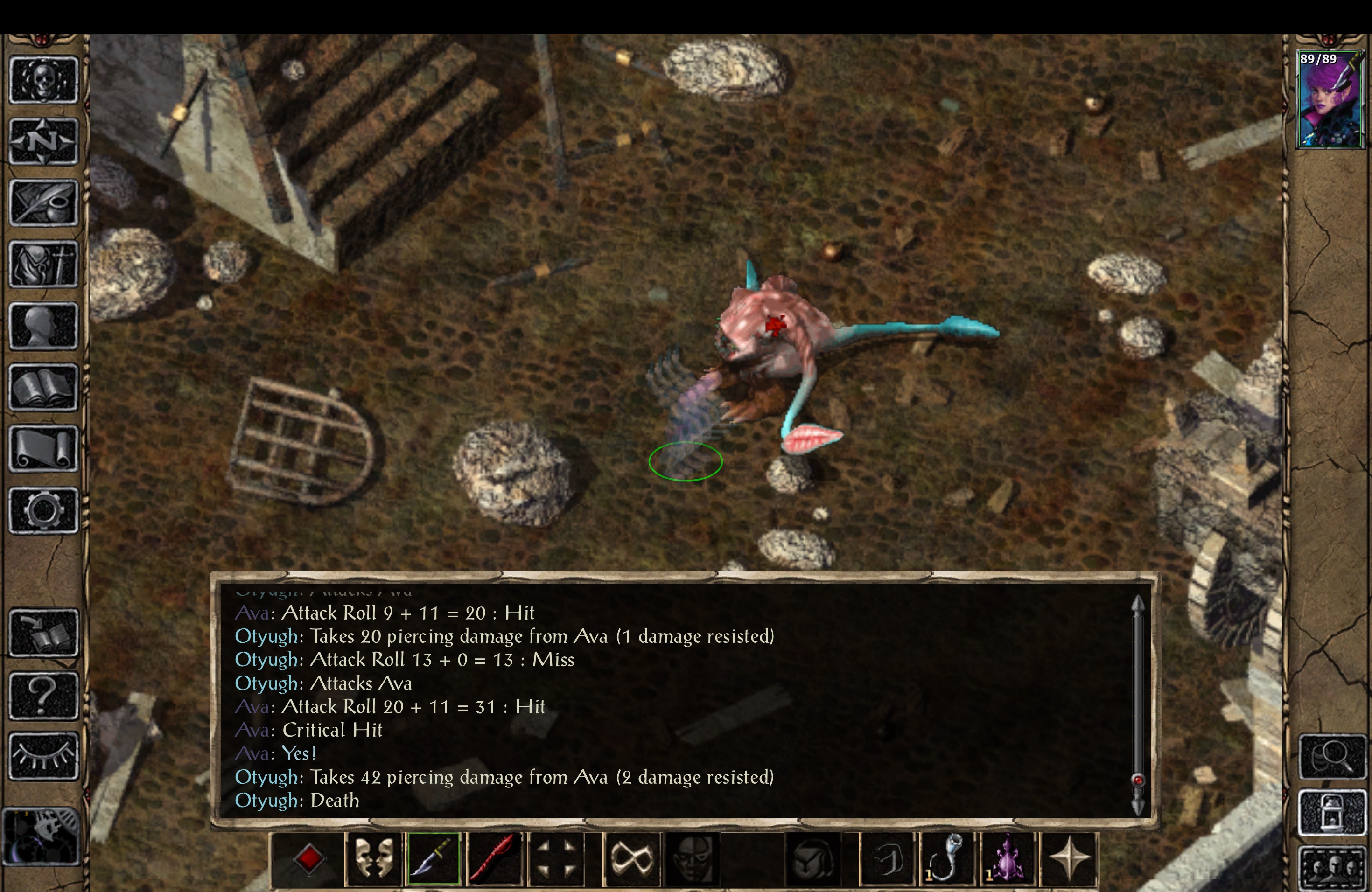Open the Journal with quill icon
Screen dimensions: 1372x892
[x=43, y=202]
